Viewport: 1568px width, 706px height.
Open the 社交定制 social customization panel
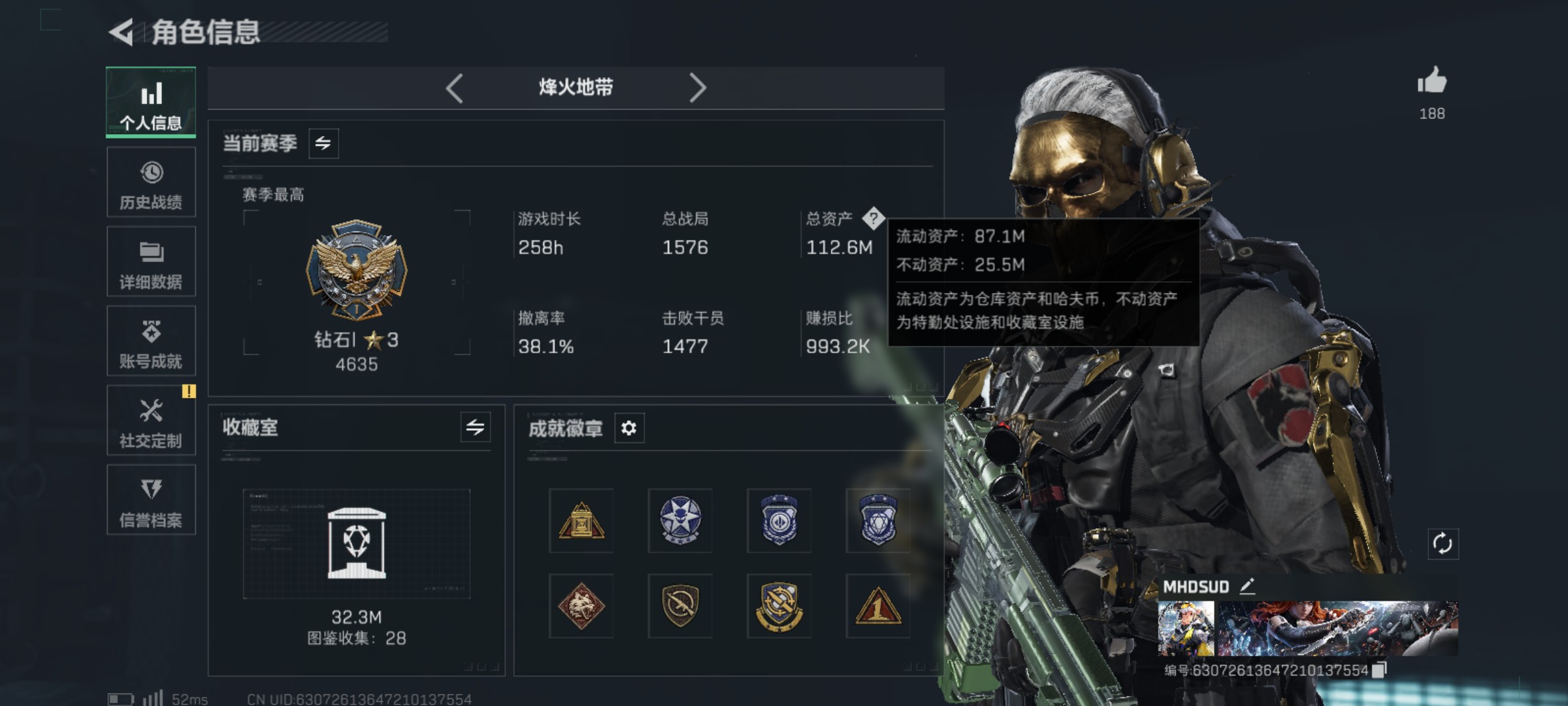pyautogui.click(x=151, y=420)
